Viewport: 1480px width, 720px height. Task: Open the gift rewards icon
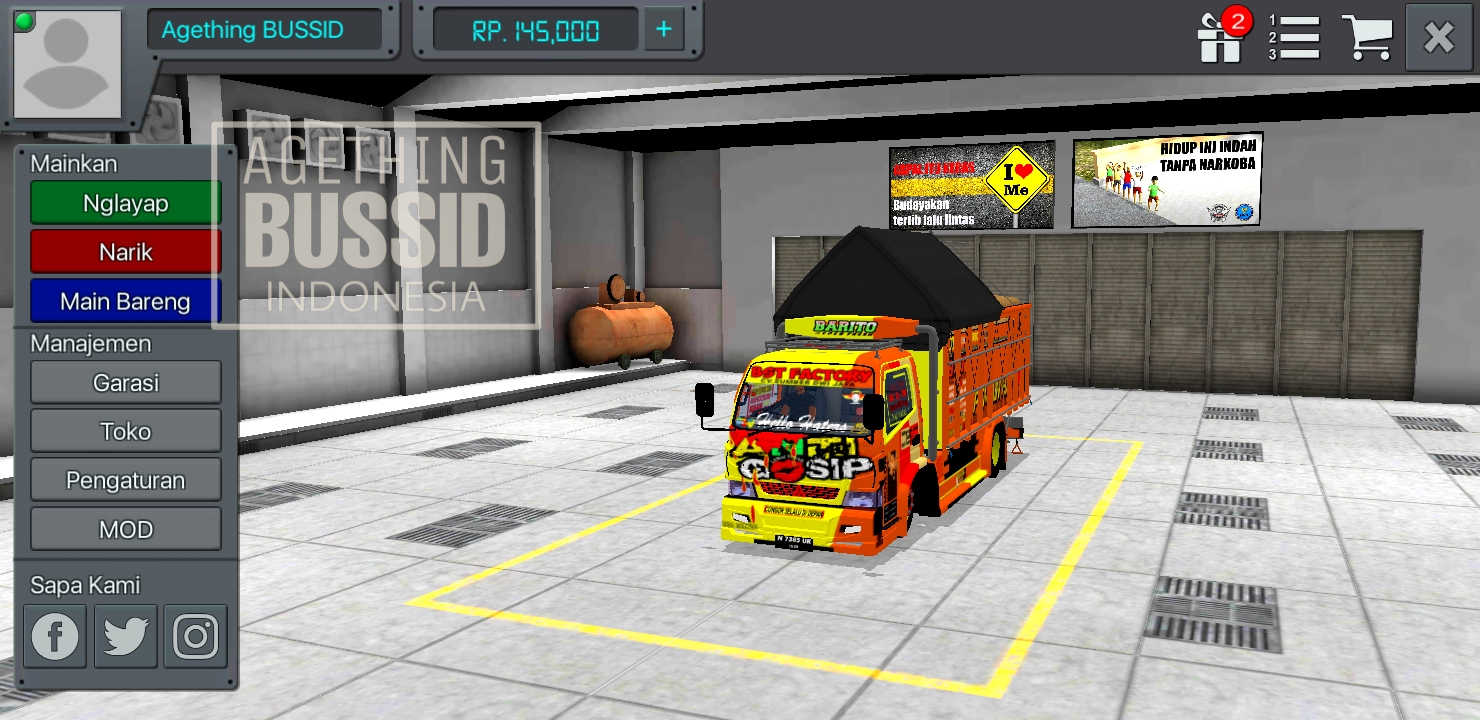pos(1219,38)
